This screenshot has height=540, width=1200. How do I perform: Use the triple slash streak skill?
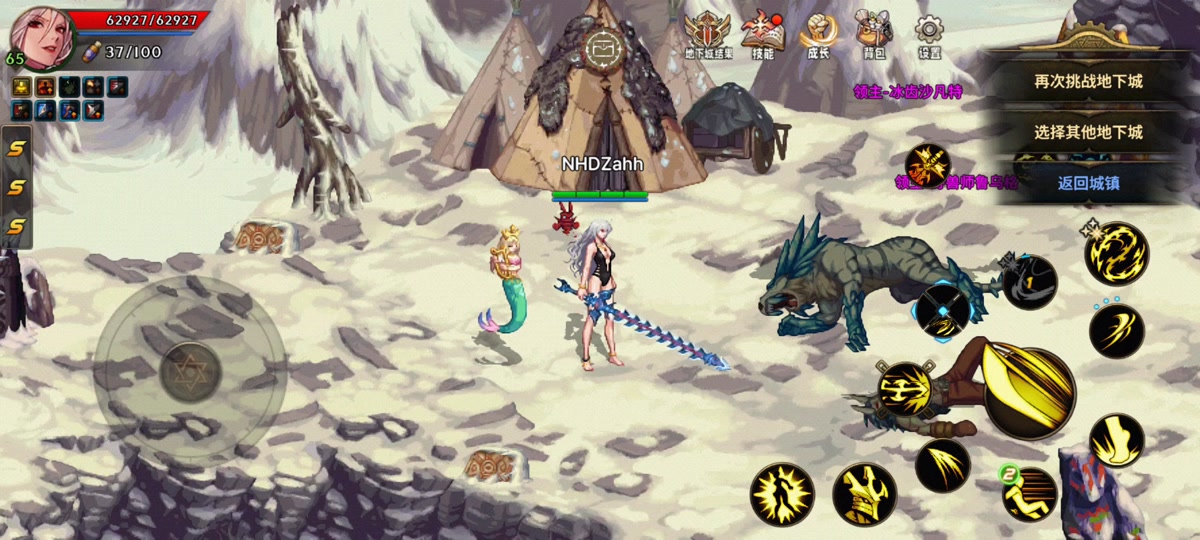tap(942, 464)
